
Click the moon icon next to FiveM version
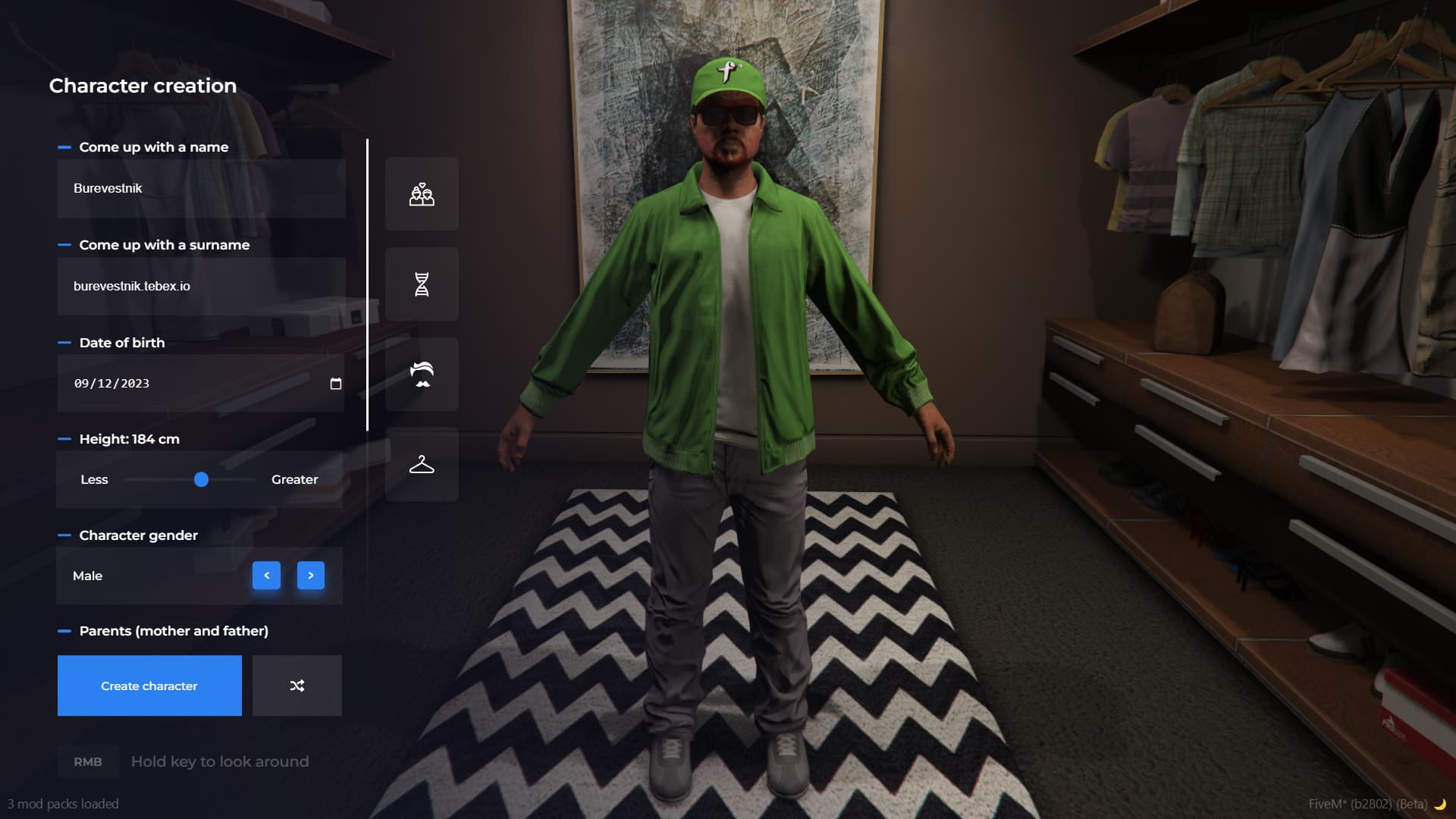(x=1439, y=804)
